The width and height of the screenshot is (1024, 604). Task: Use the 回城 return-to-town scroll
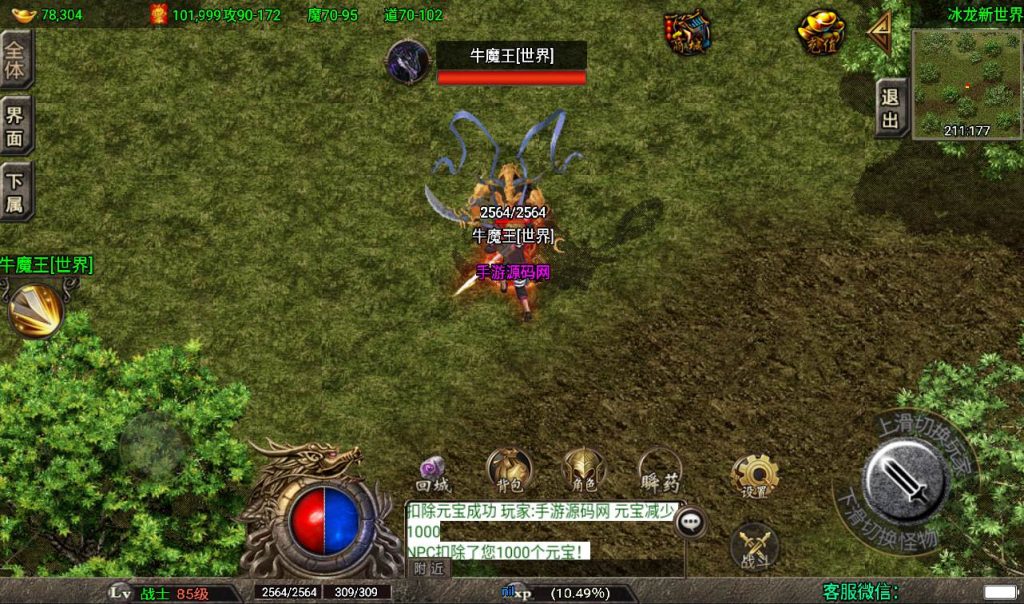pyautogui.click(x=434, y=470)
